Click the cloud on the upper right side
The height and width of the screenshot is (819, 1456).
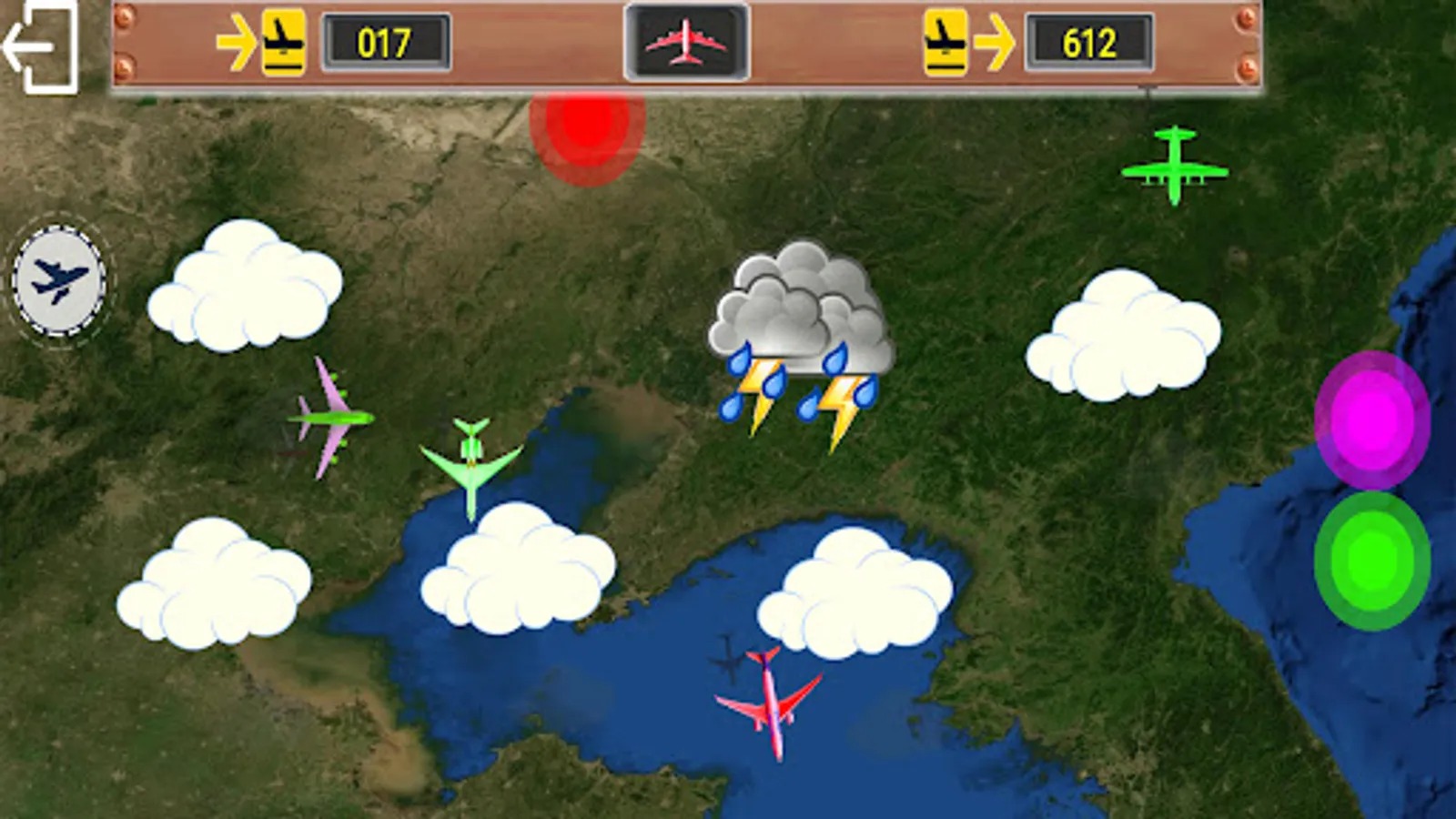tap(1124, 337)
